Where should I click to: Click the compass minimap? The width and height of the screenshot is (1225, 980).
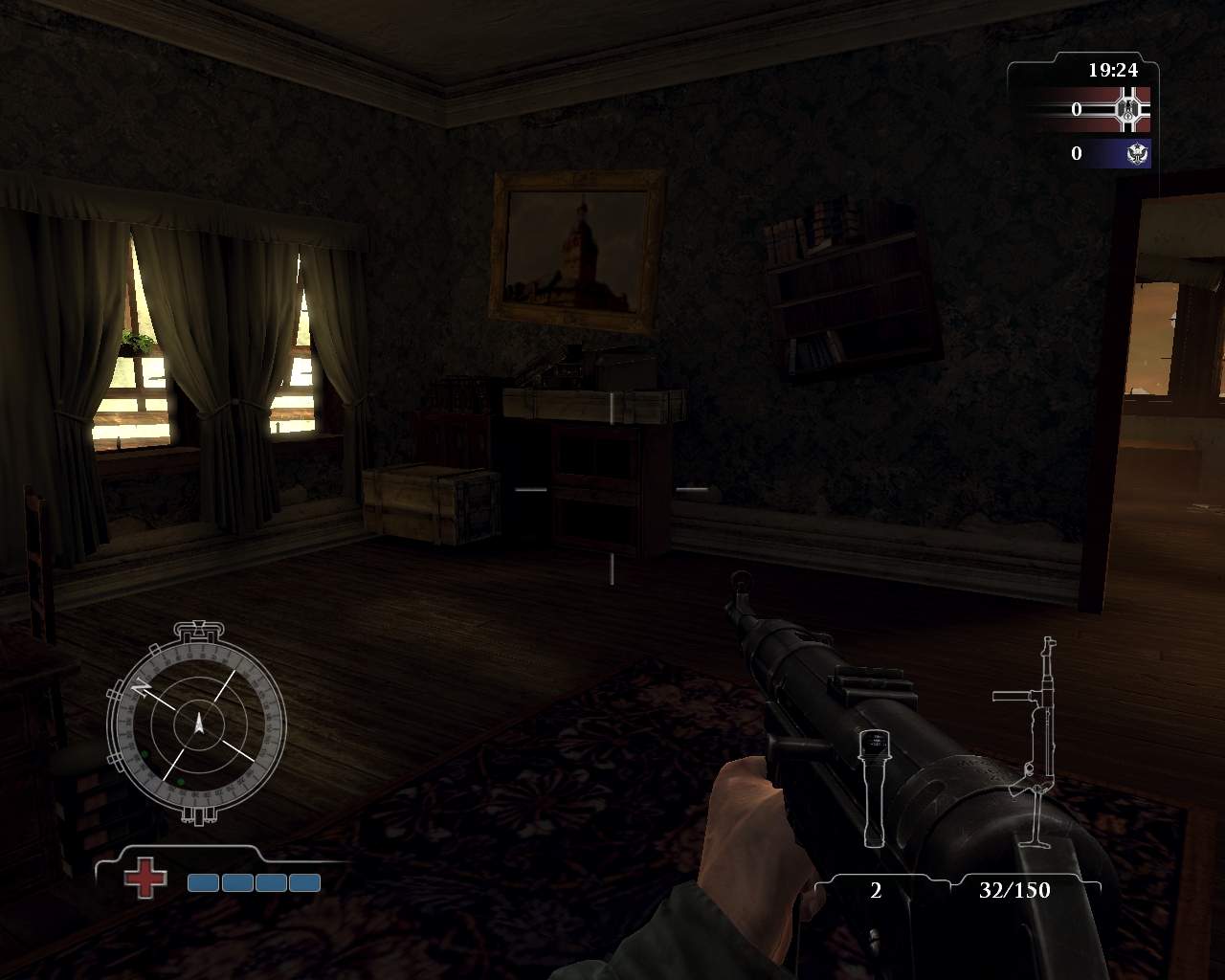(199, 723)
